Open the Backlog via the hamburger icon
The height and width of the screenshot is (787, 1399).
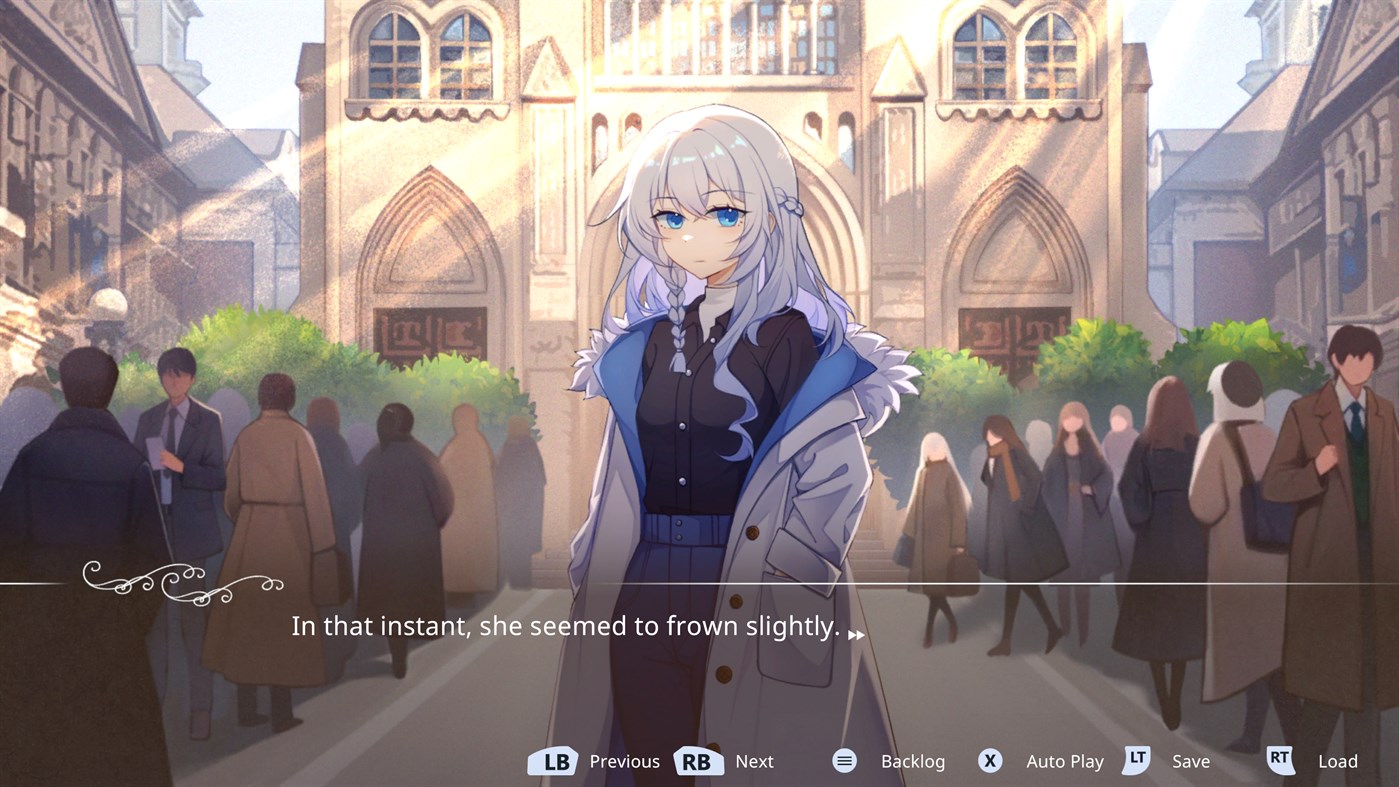pos(844,760)
